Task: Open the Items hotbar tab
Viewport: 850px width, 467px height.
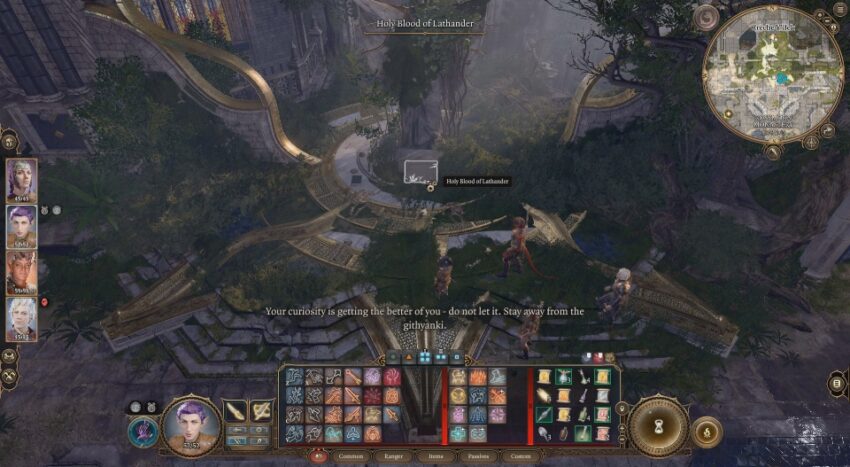Action: [434, 456]
